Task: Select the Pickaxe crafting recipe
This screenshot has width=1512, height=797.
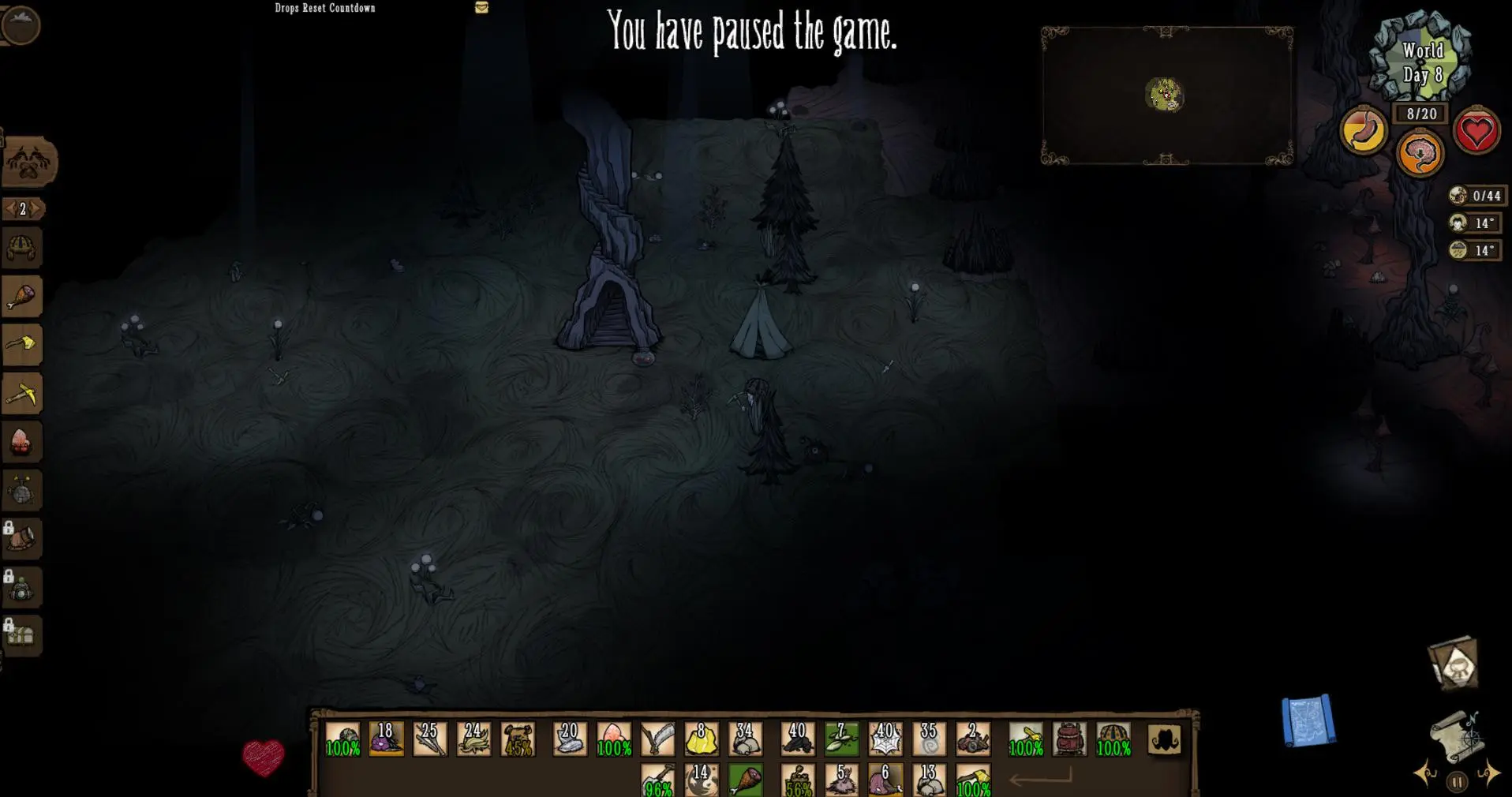Action: pyautogui.click(x=21, y=393)
